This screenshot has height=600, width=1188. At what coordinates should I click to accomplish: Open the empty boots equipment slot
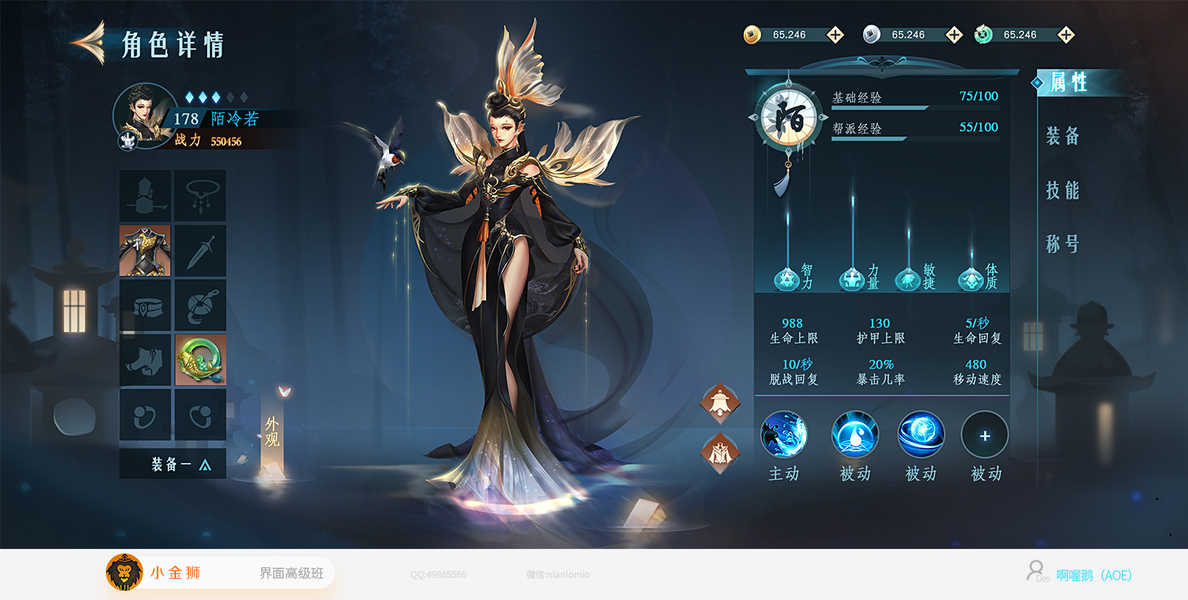tap(145, 360)
